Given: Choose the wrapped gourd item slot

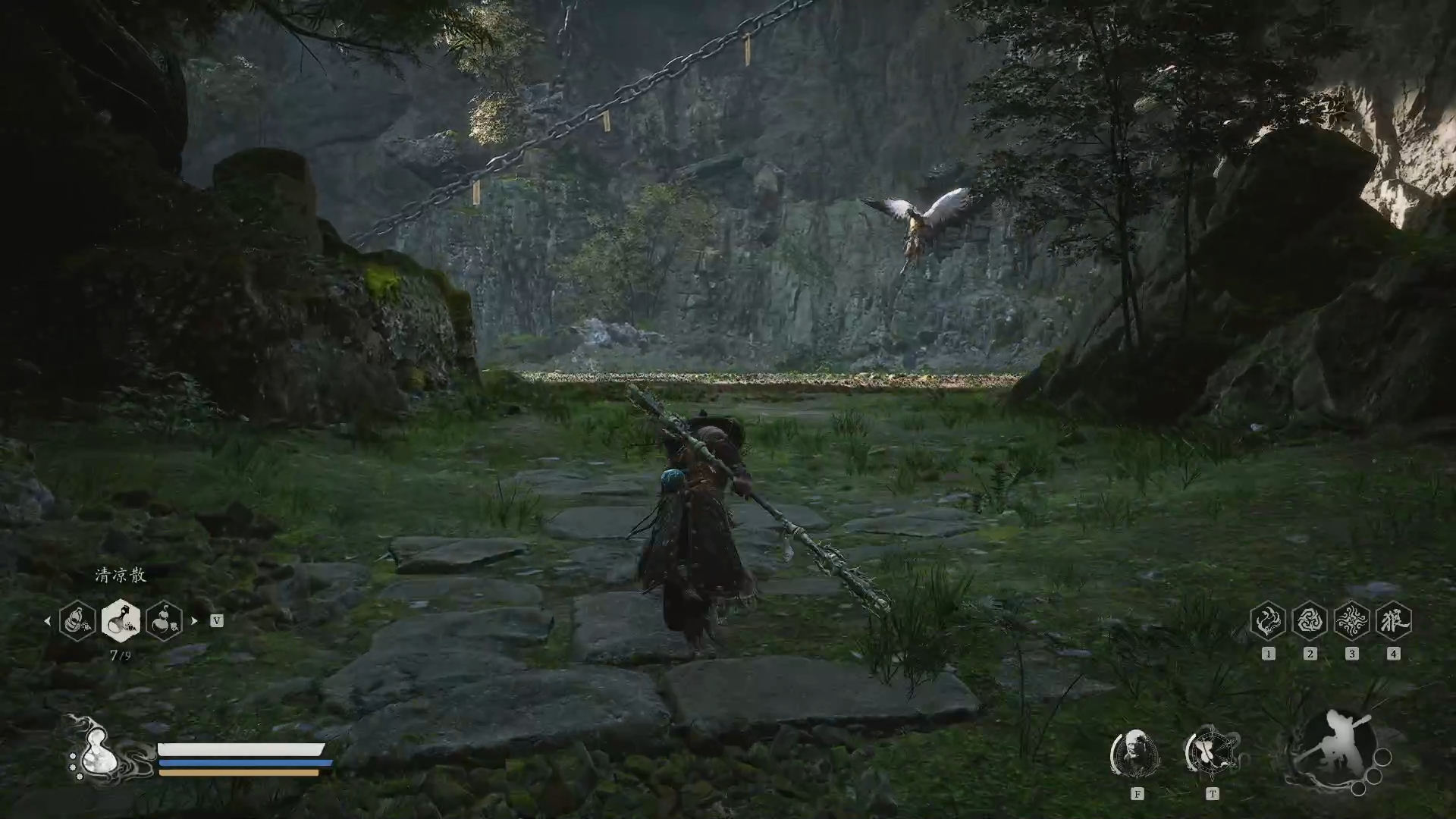Looking at the screenshot, I should (77, 620).
